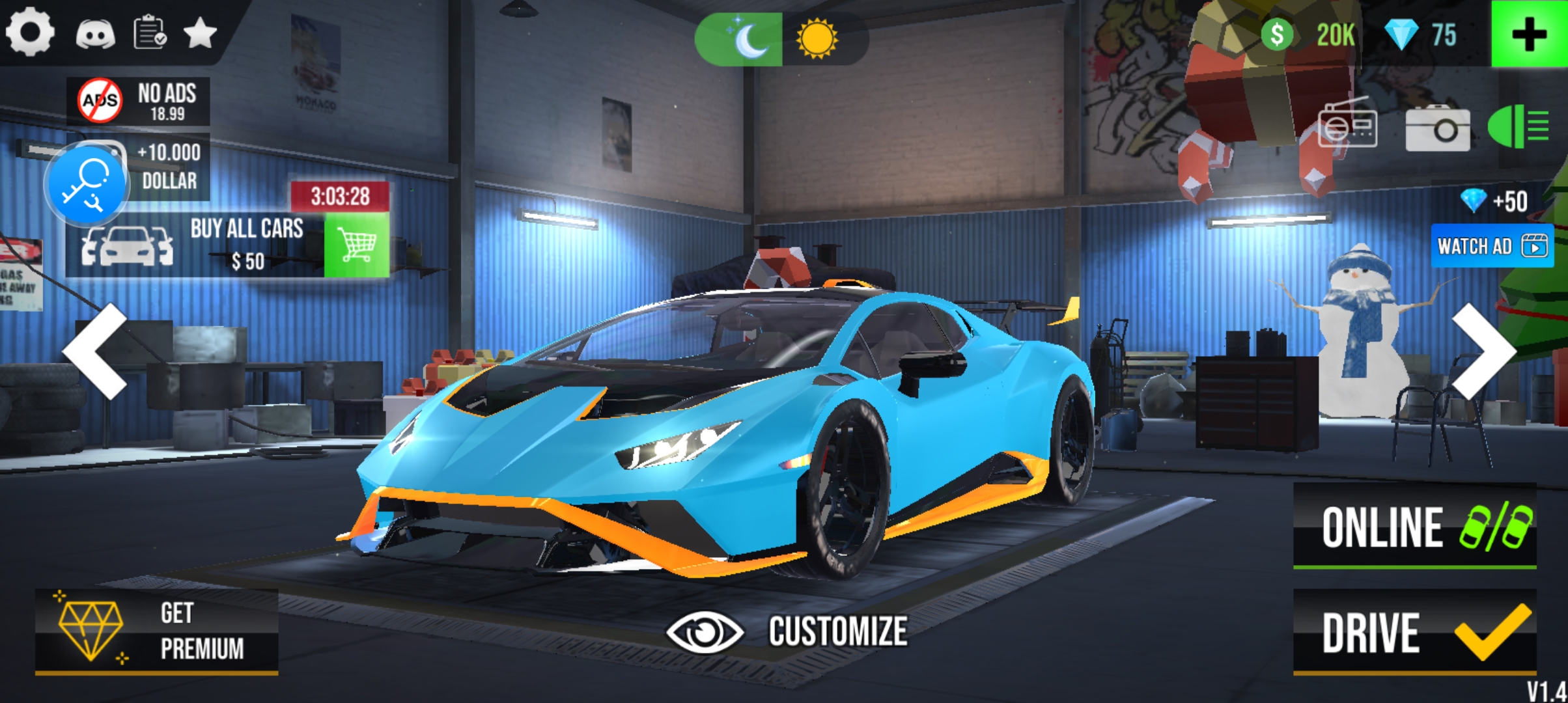Open the camera photo mode
Screen dimensions: 1568x703
click(x=1438, y=128)
